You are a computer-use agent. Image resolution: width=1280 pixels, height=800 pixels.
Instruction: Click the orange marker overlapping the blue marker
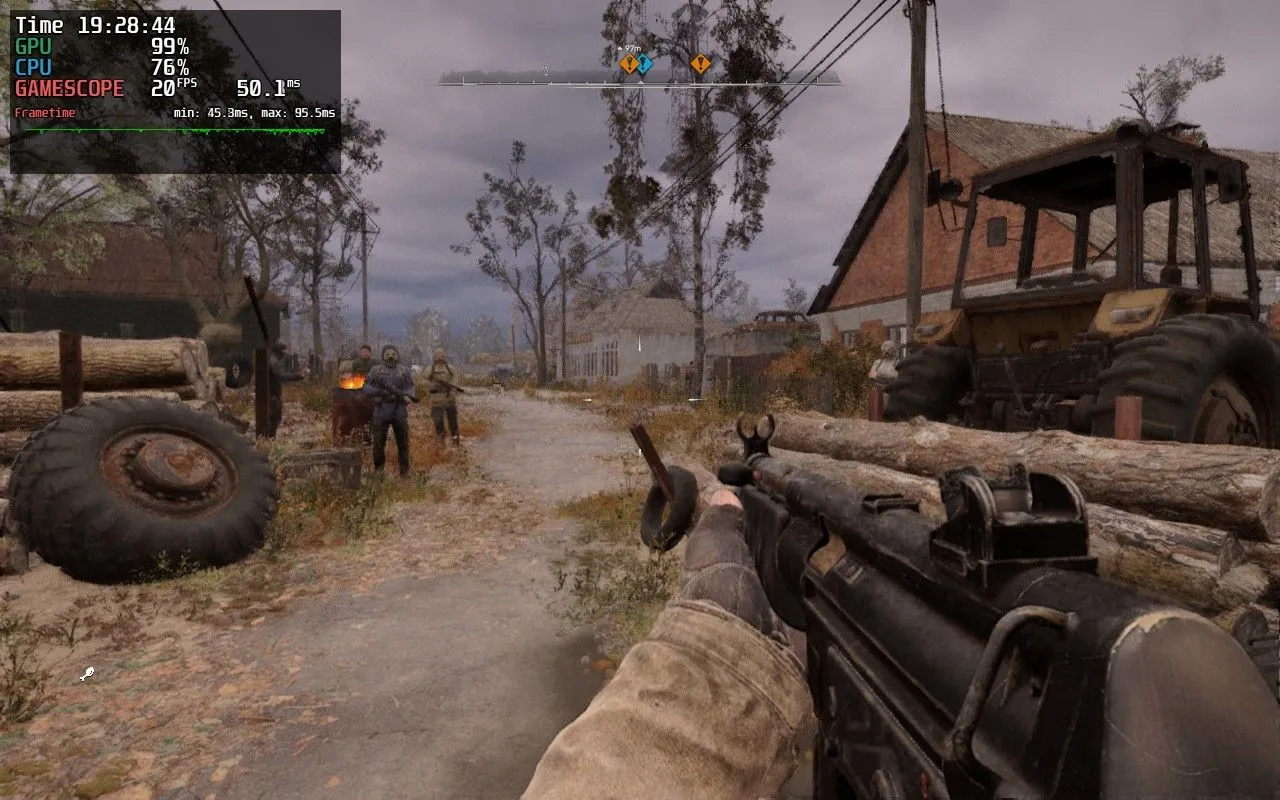pos(627,64)
